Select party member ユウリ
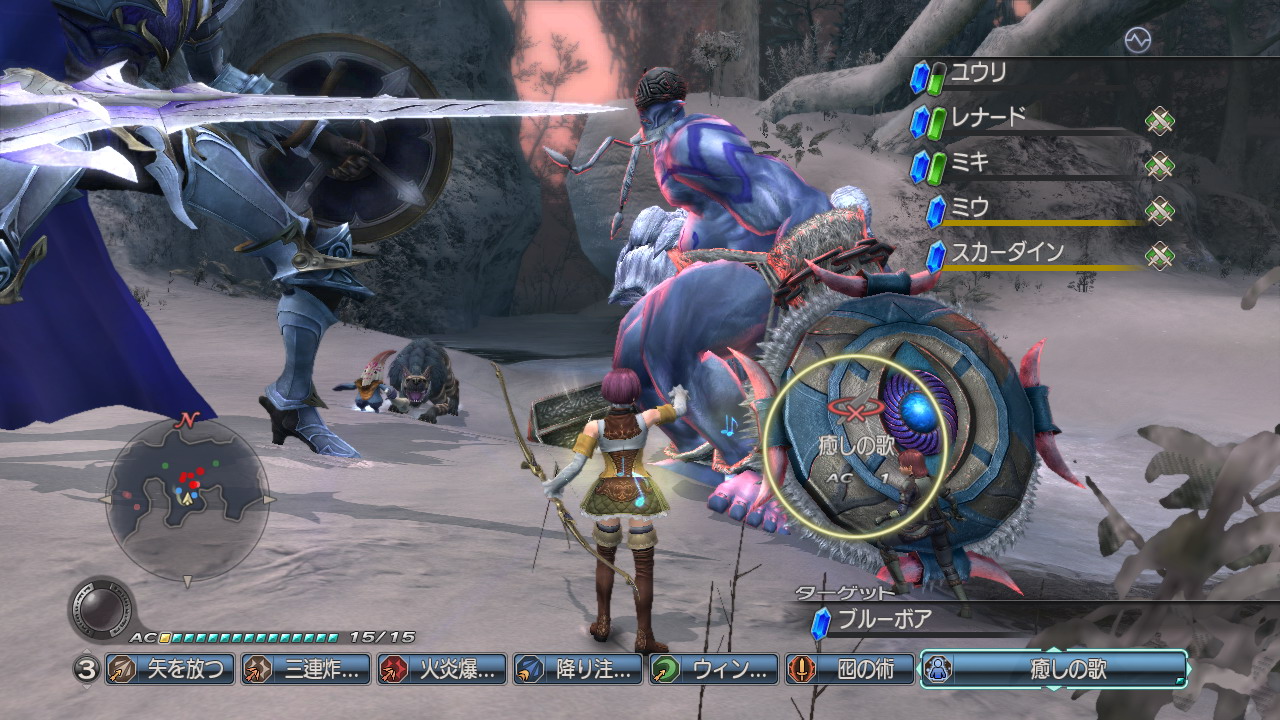Image resolution: width=1280 pixels, height=720 pixels. coord(978,73)
